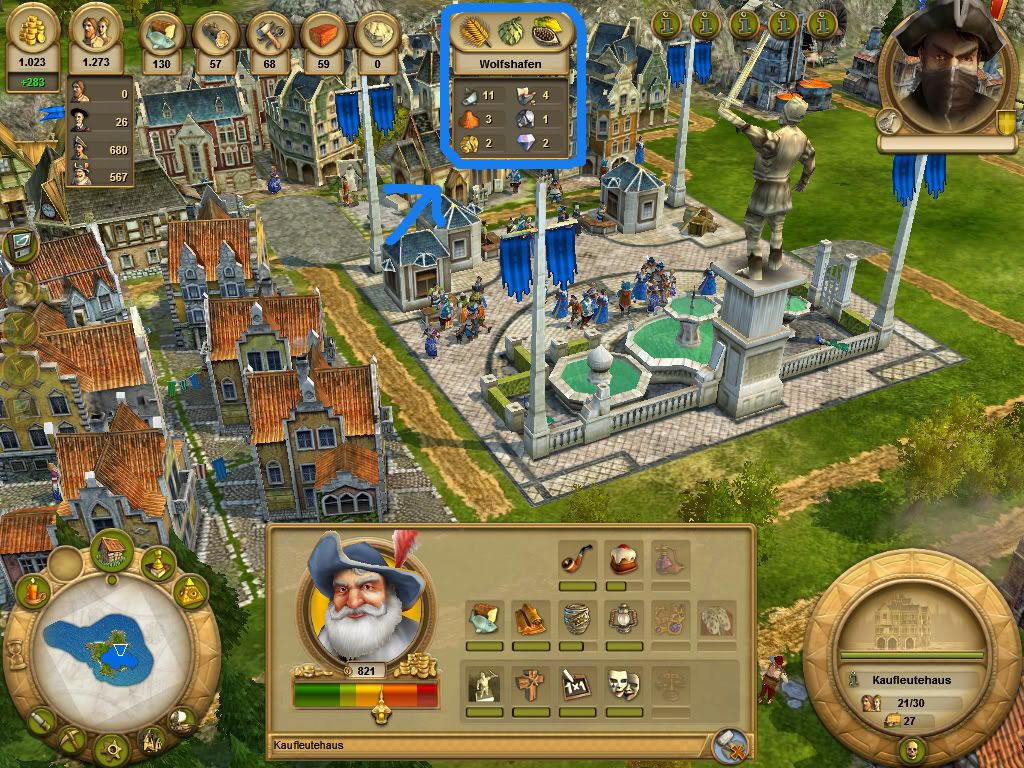Viewport: 1024px width, 768px height.
Task: Open the house building menu
Action: (x=112, y=551)
